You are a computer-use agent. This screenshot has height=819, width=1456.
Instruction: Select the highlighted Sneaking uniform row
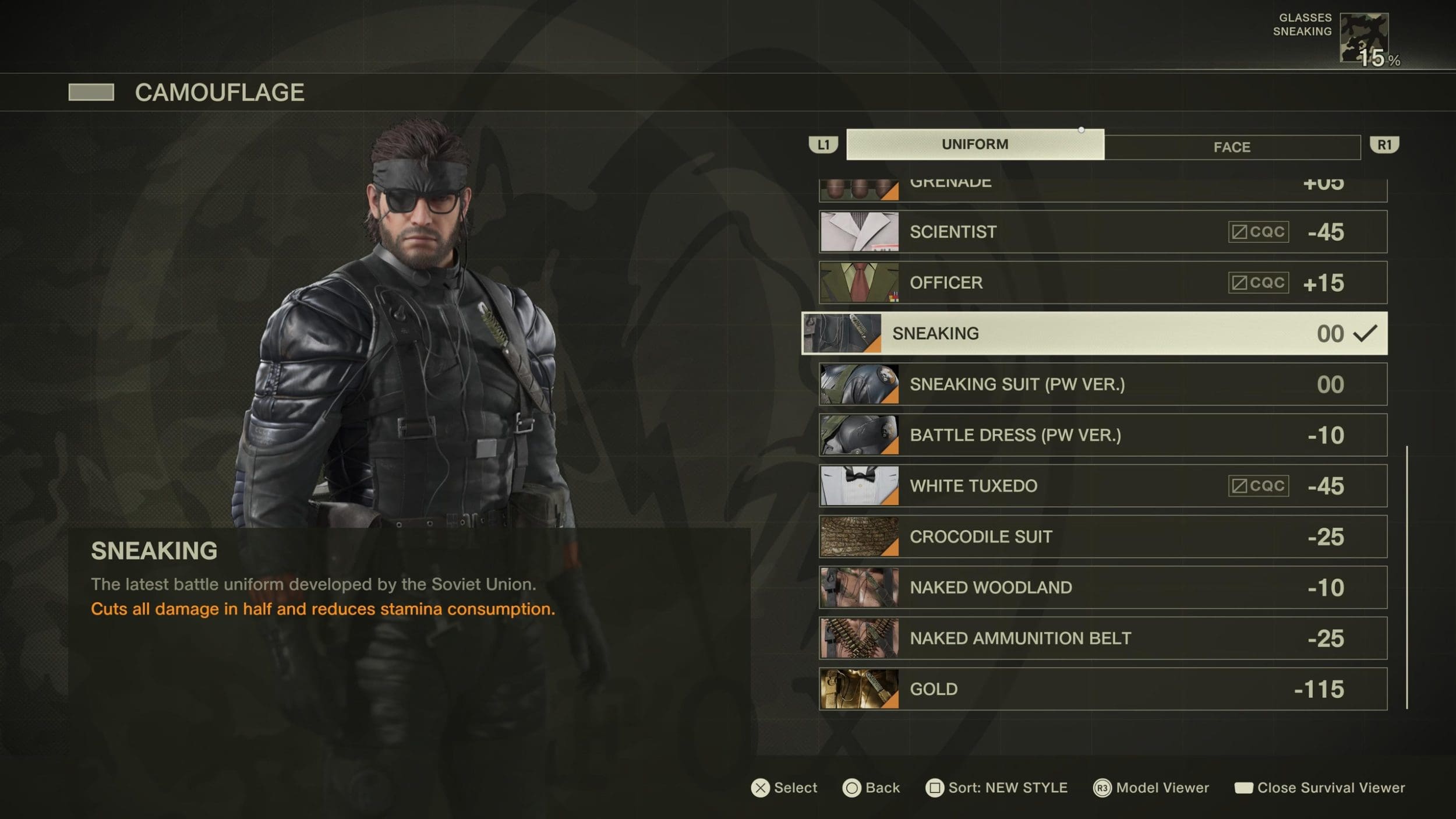1094,333
